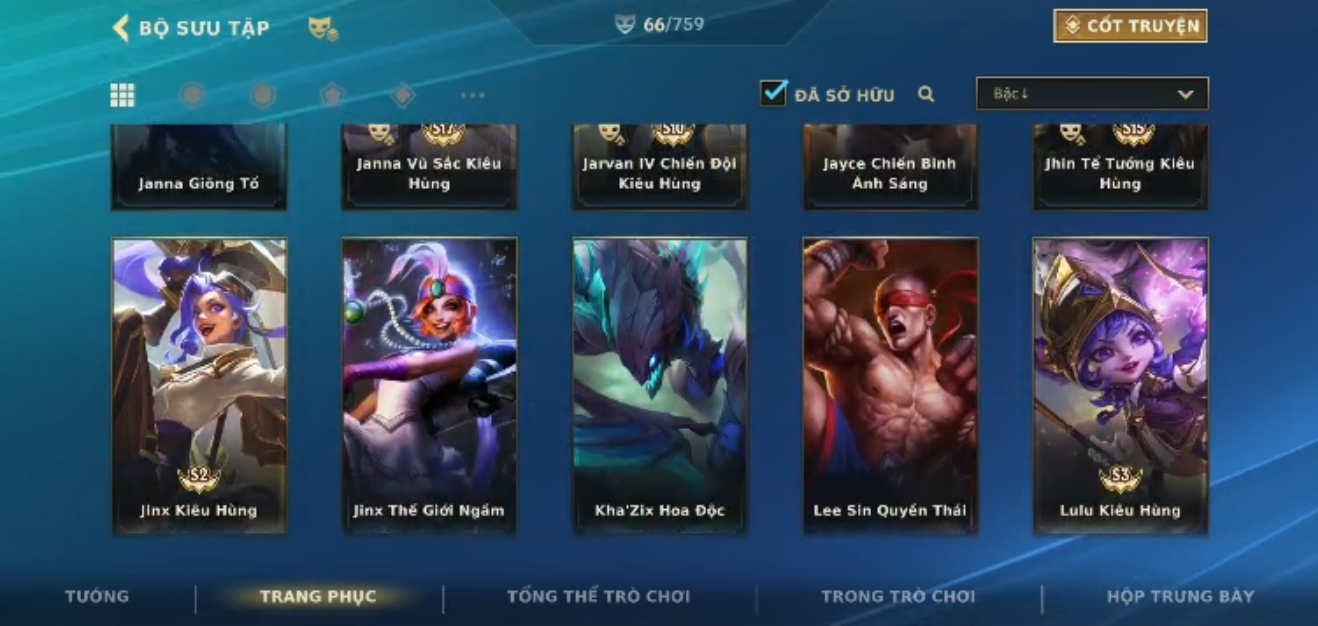Switch to the Tổng Thể Trò Chơi tab

(x=598, y=597)
